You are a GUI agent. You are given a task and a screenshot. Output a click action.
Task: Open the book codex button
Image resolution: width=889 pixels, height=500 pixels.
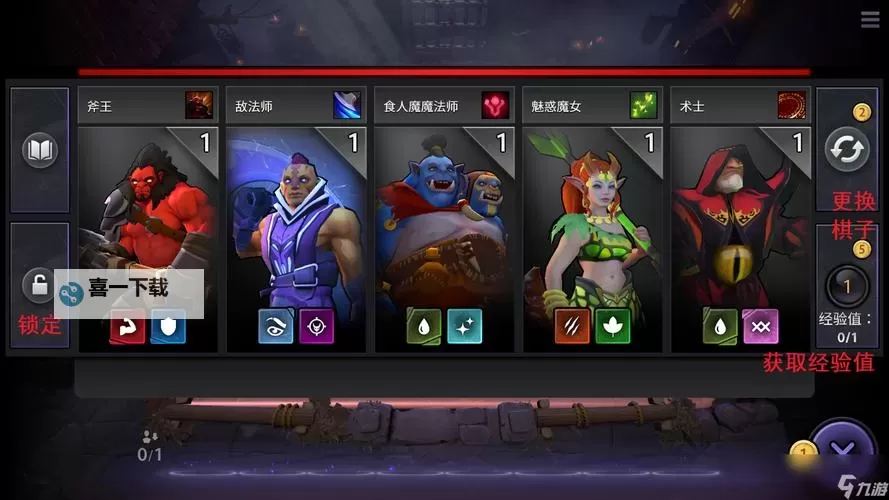[40, 151]
